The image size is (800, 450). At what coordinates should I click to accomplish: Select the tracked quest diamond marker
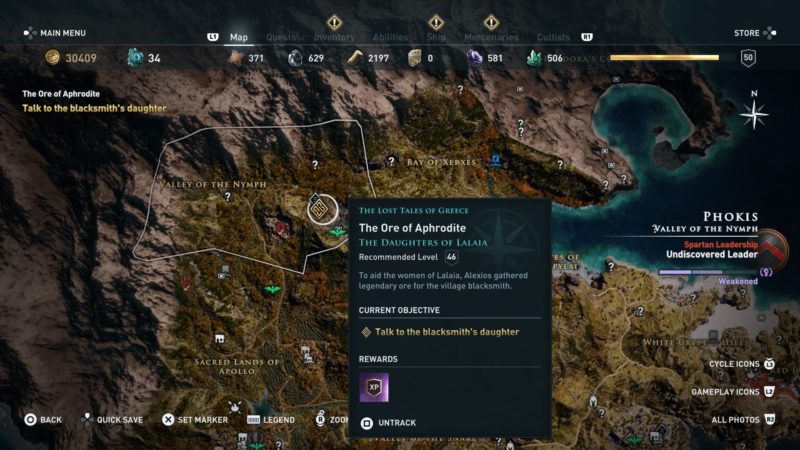pyautogui.click(x=320, y=209)
